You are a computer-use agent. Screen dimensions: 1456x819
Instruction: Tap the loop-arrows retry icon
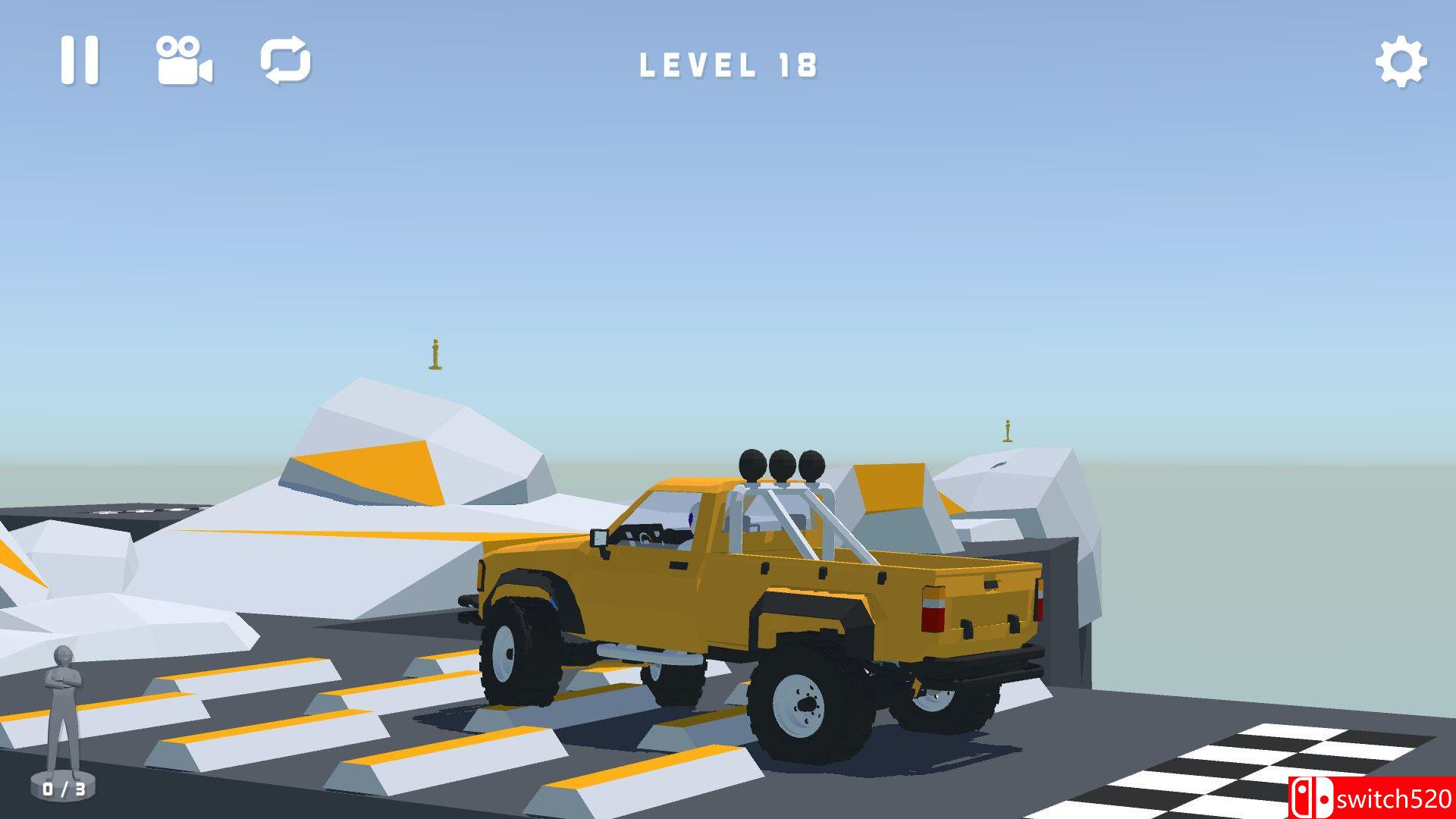(286, 61)
